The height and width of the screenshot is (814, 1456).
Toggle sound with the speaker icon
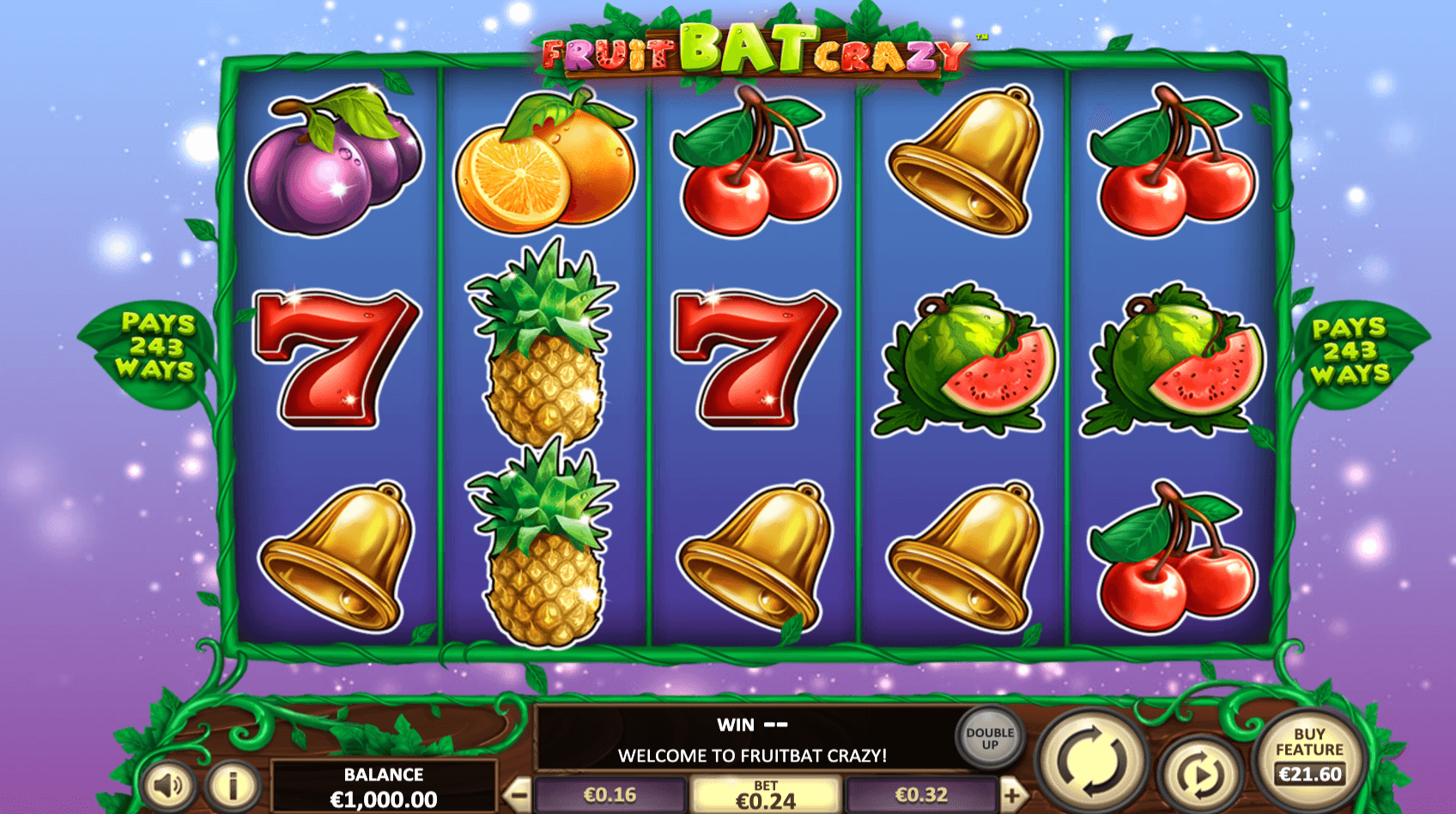point(168,785)
